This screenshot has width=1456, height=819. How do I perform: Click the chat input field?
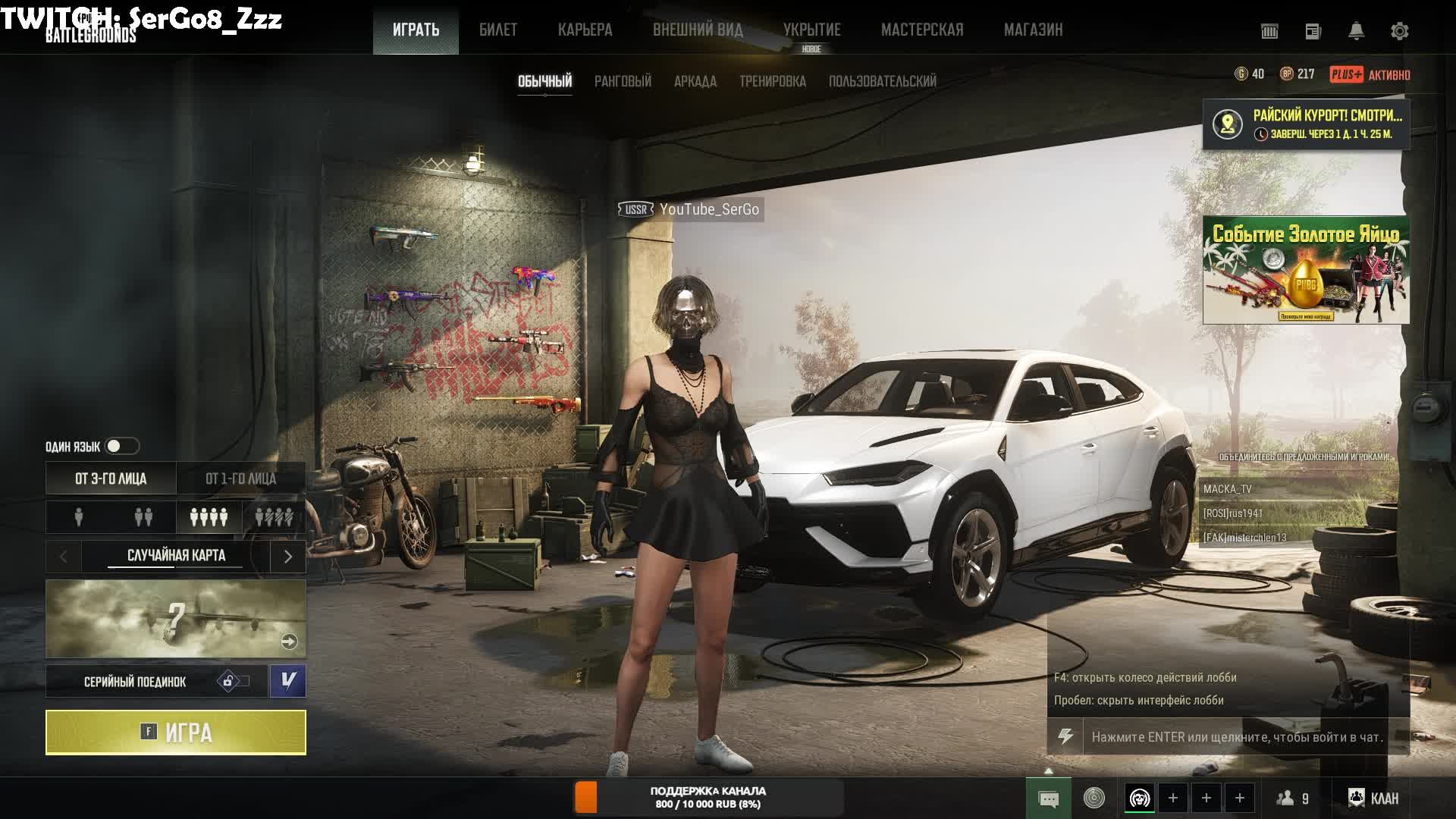(x=1236, y=737)
